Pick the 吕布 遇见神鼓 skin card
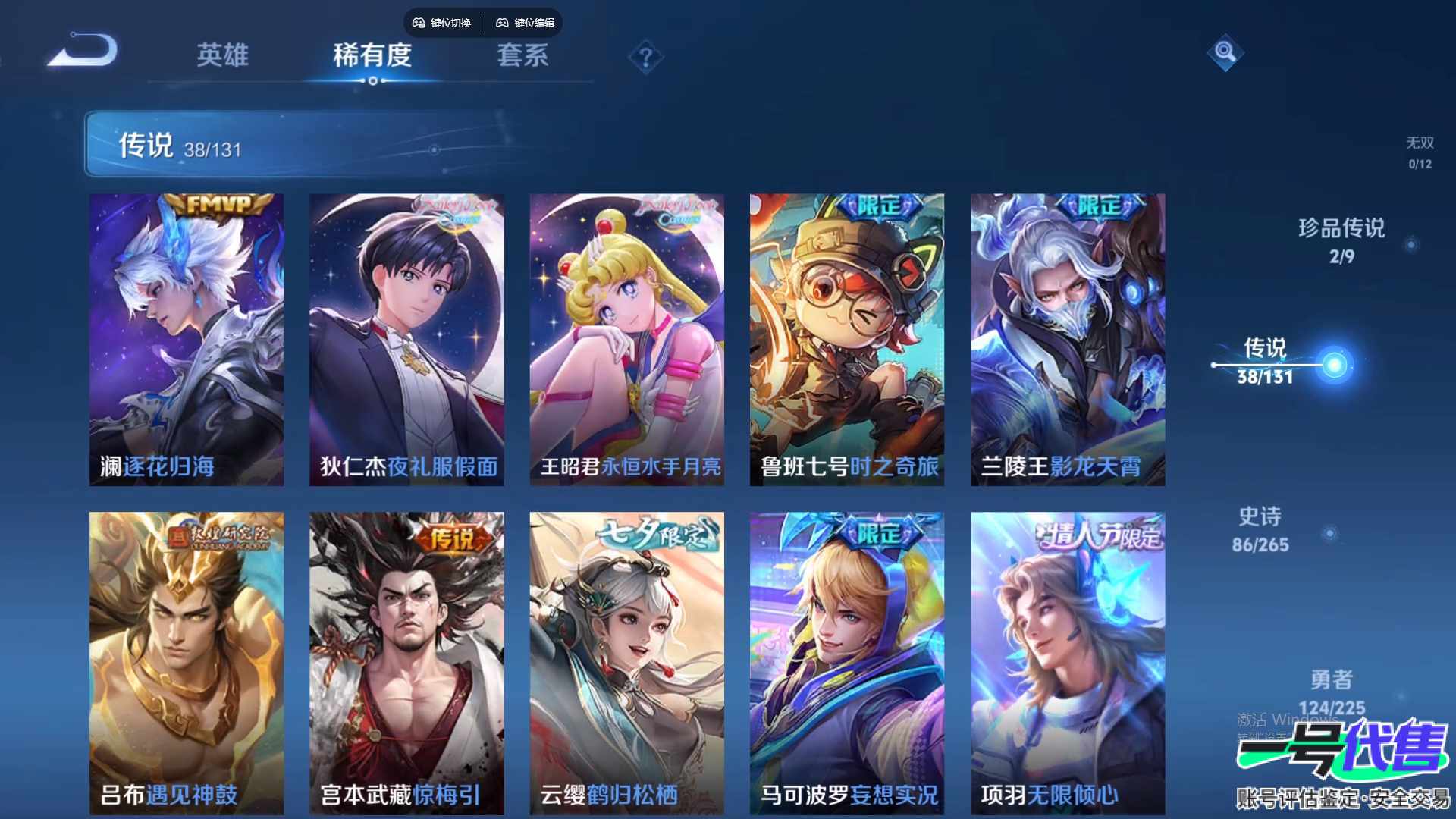 [187, 662]
